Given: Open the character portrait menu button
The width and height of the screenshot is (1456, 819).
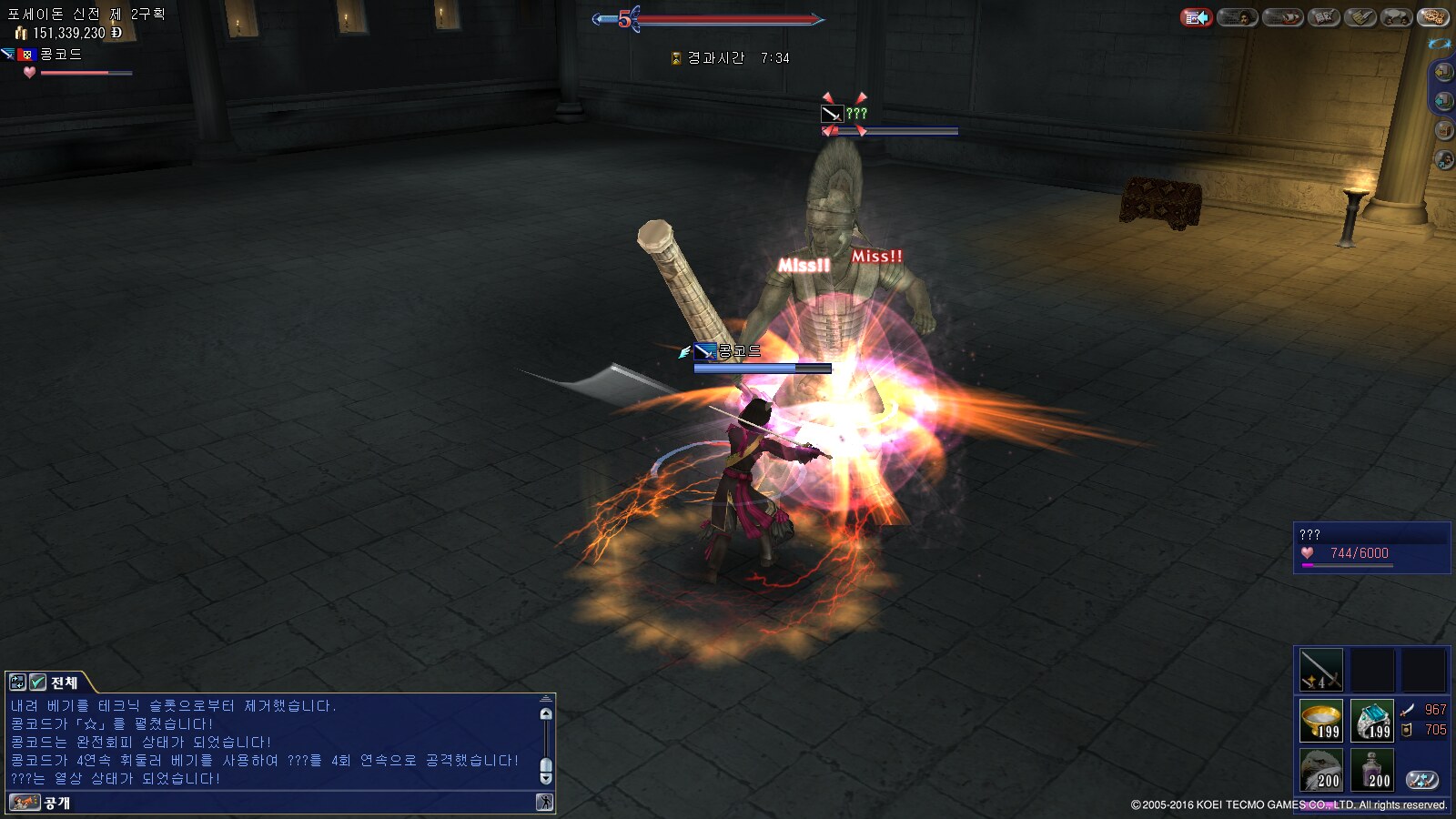Looking at the screenshot, I should click(x=1238, y=17).
